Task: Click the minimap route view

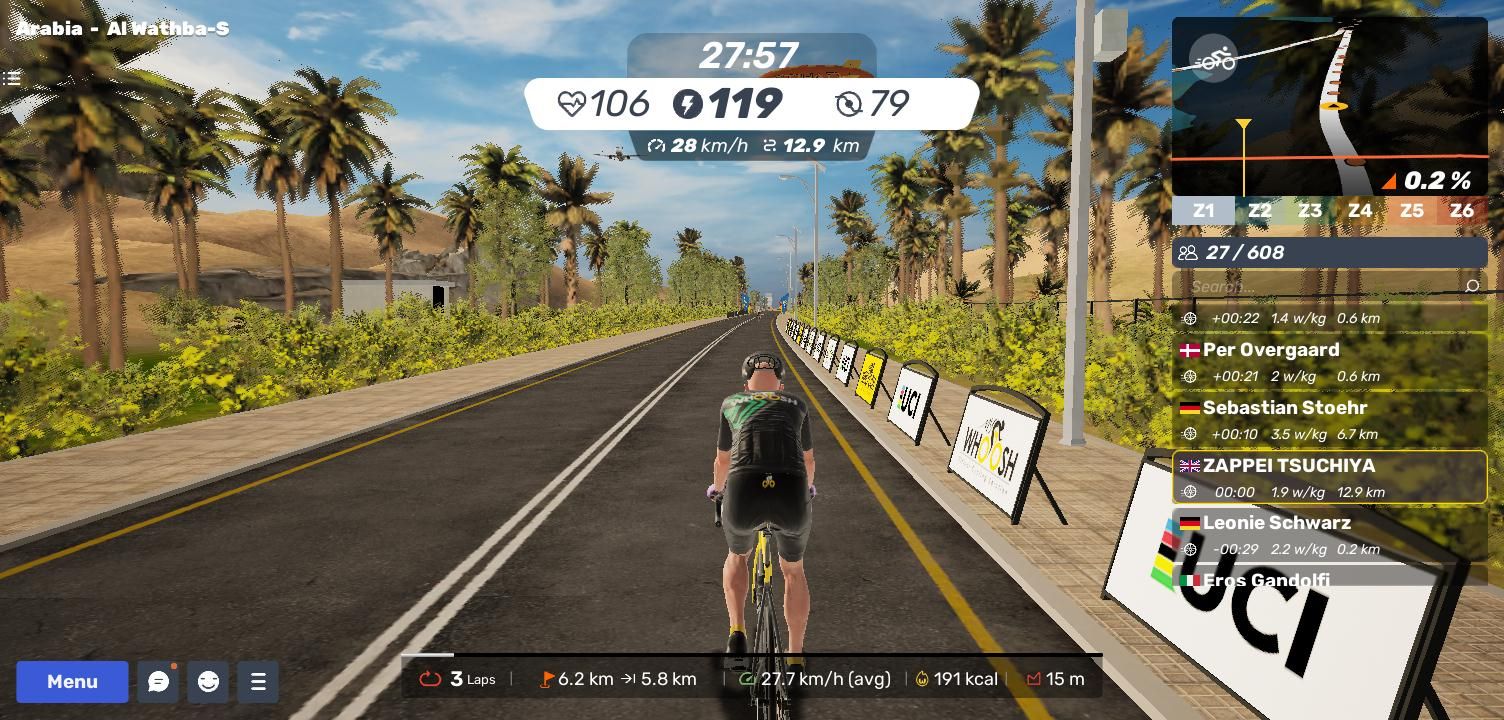Action: (x=1329, y=107)
